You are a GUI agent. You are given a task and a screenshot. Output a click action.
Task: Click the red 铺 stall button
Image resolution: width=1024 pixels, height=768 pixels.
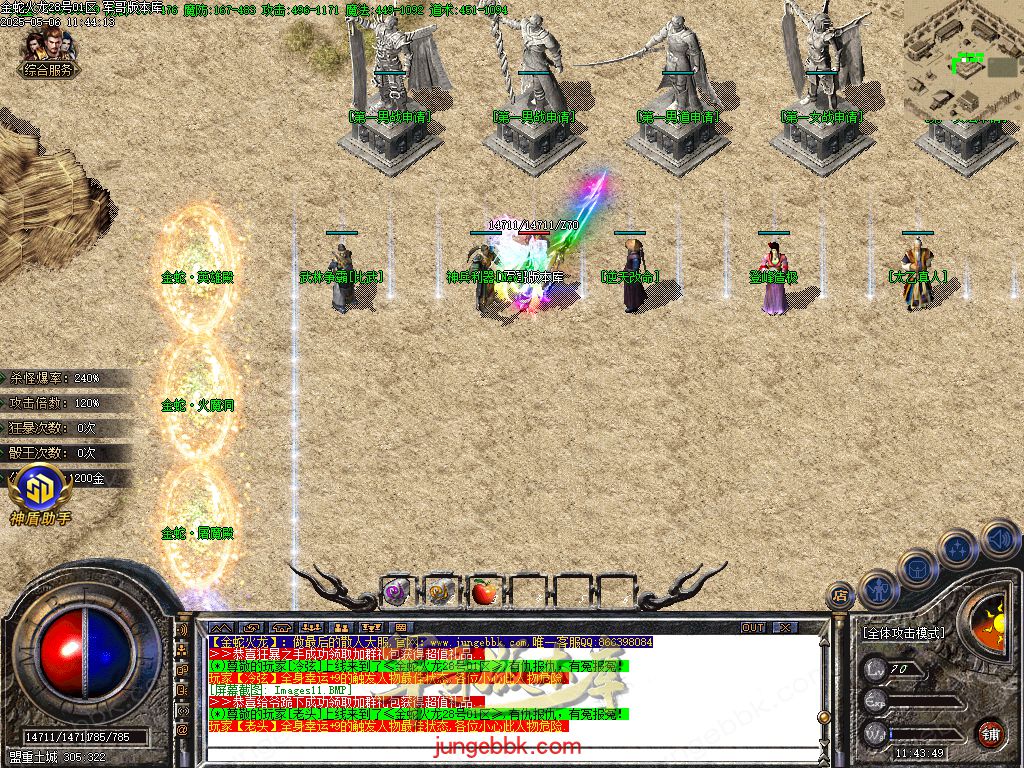pos(990,733)
